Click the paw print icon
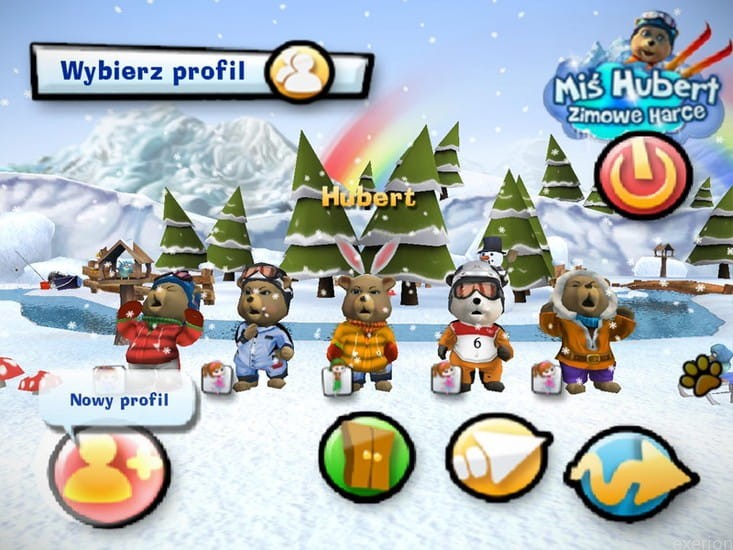The height and width of the screenshot is (550, 733). [x=700, y=375]
